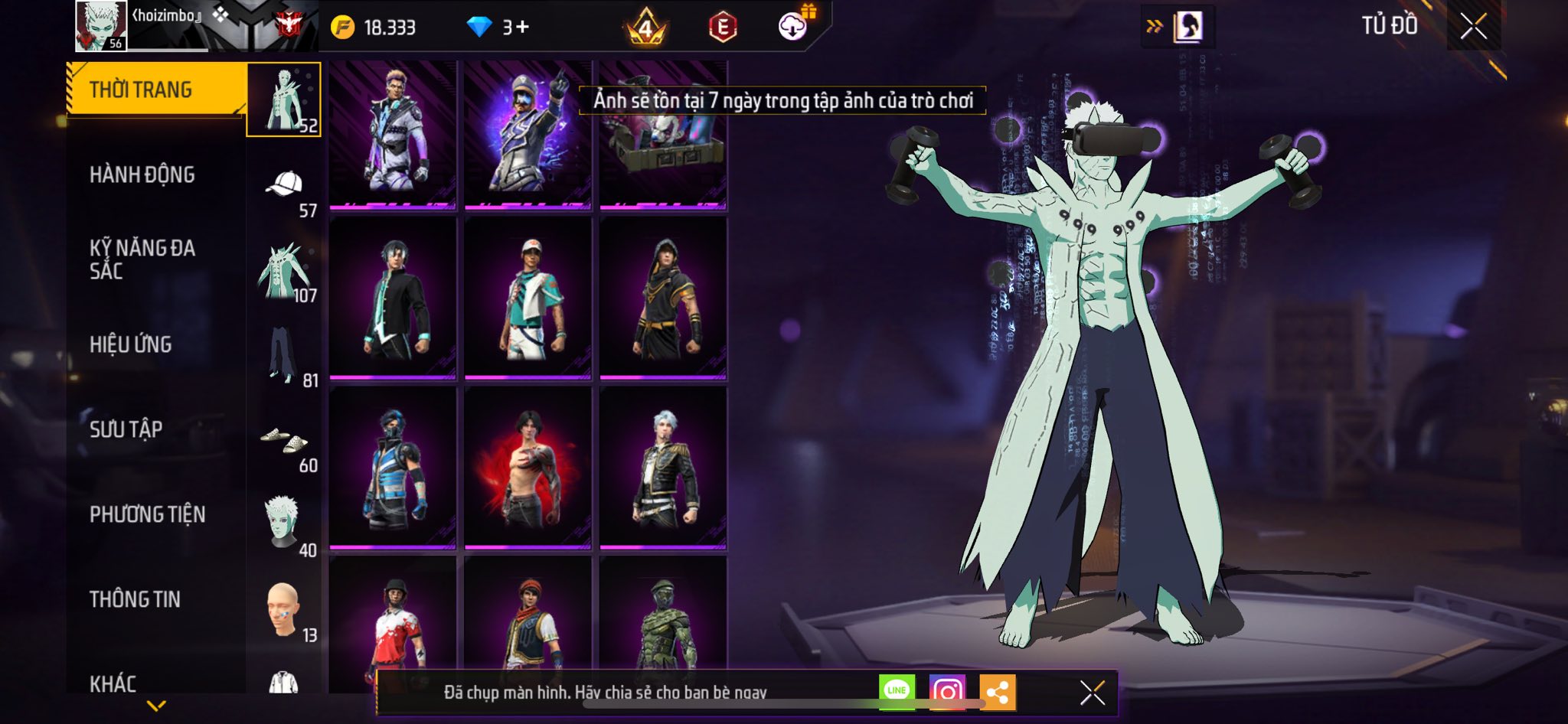Share screenshot via LINE

tap(897, 691)
